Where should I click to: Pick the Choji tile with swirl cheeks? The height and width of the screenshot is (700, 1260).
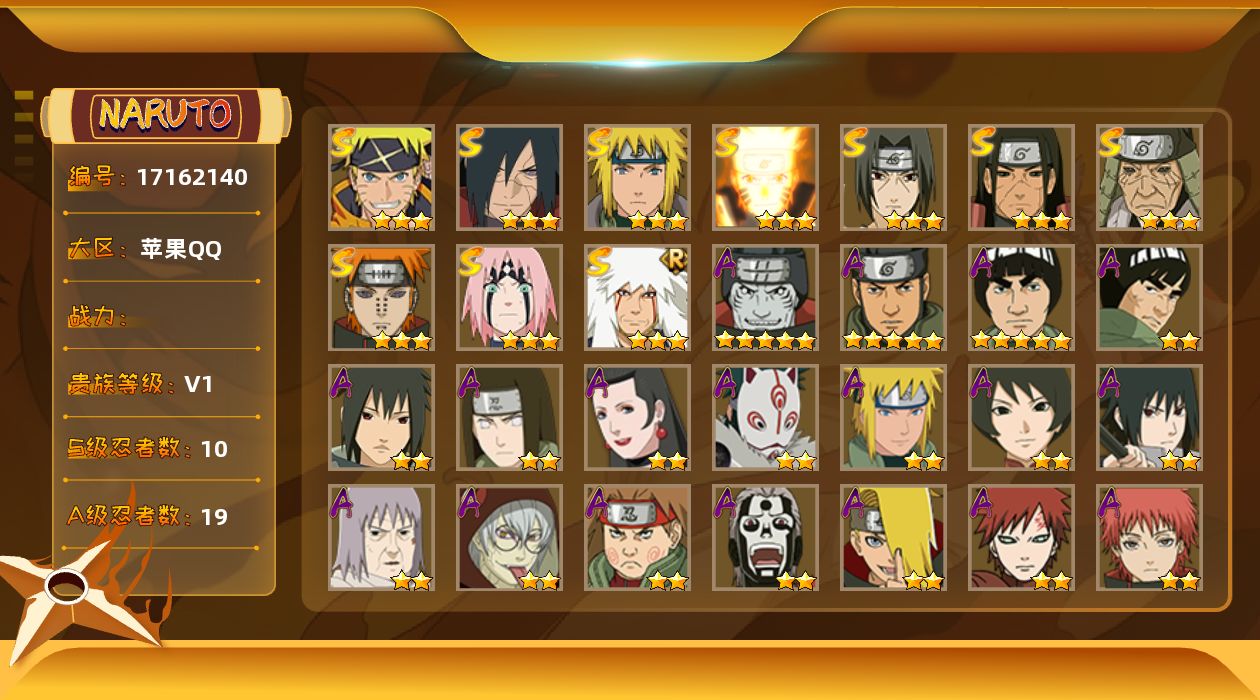[637, 537]
